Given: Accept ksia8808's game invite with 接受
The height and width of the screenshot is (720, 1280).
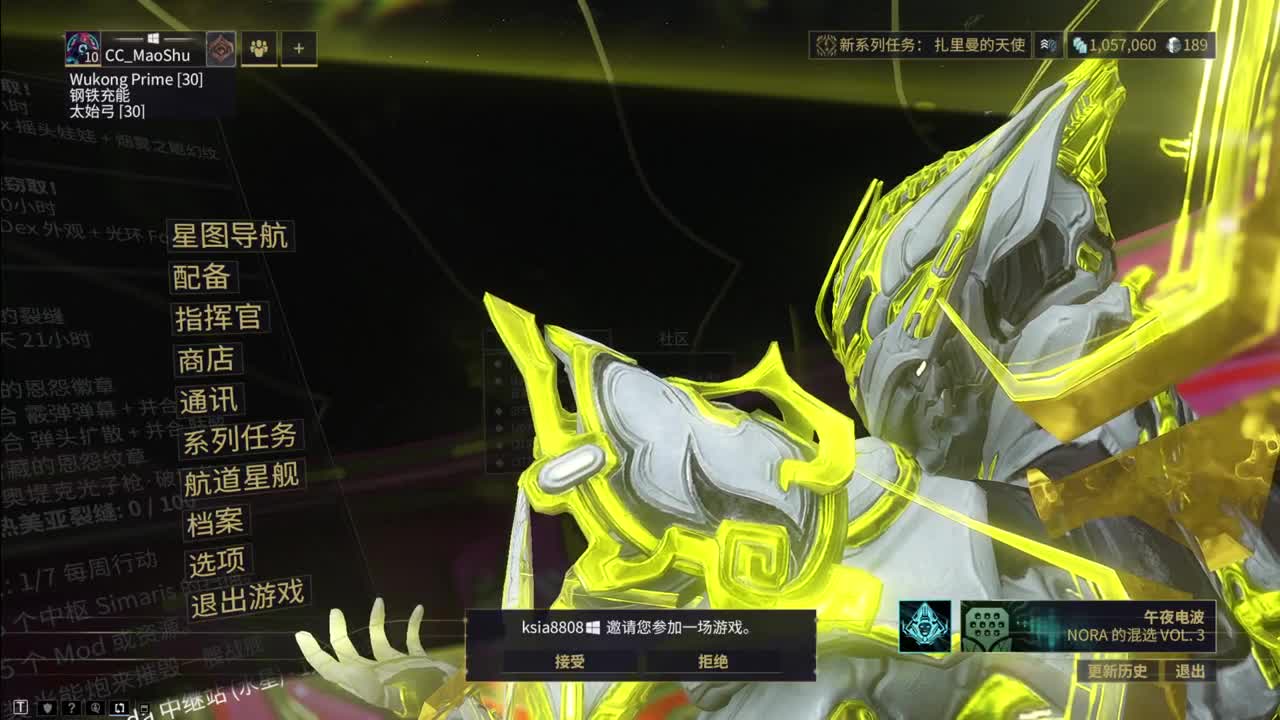Looking at the screenshot, I should tap(571, 662).
